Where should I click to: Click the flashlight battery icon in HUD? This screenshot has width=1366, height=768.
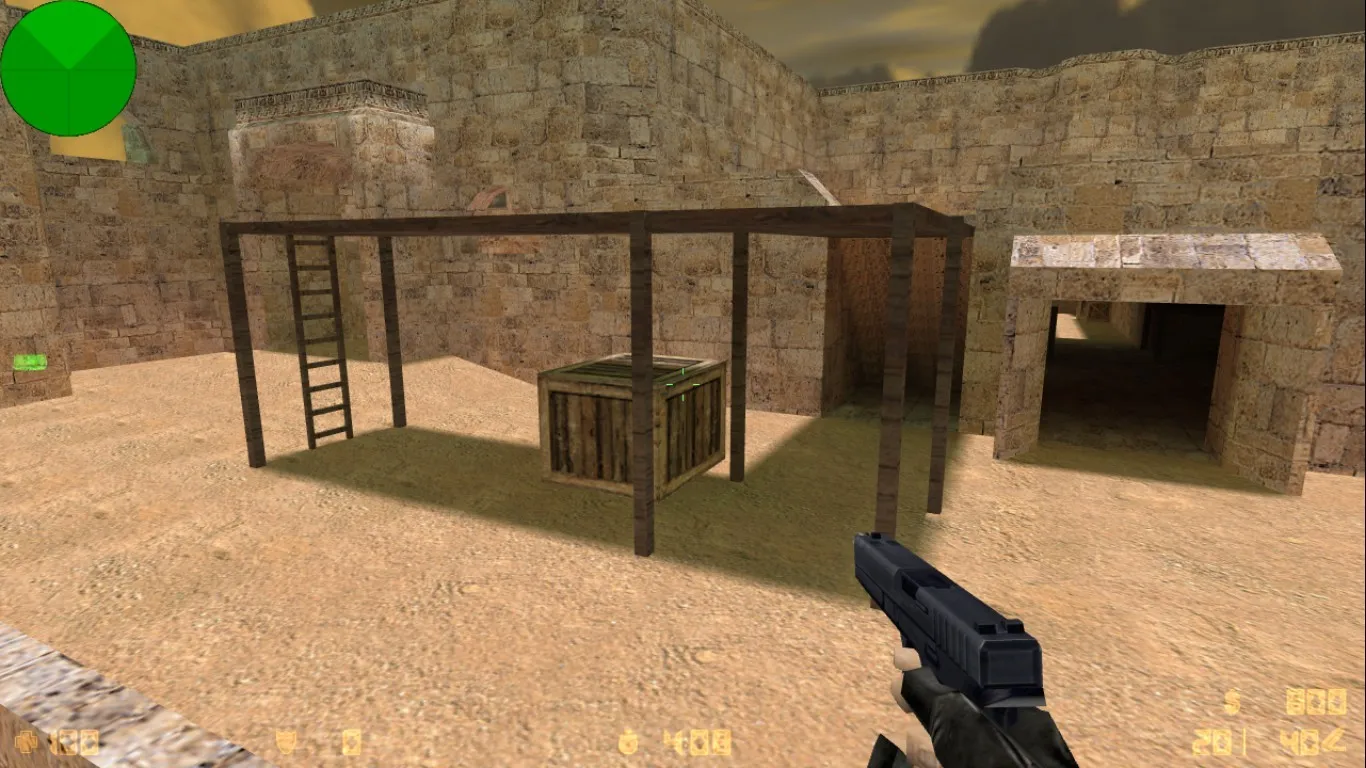point(351,741)
